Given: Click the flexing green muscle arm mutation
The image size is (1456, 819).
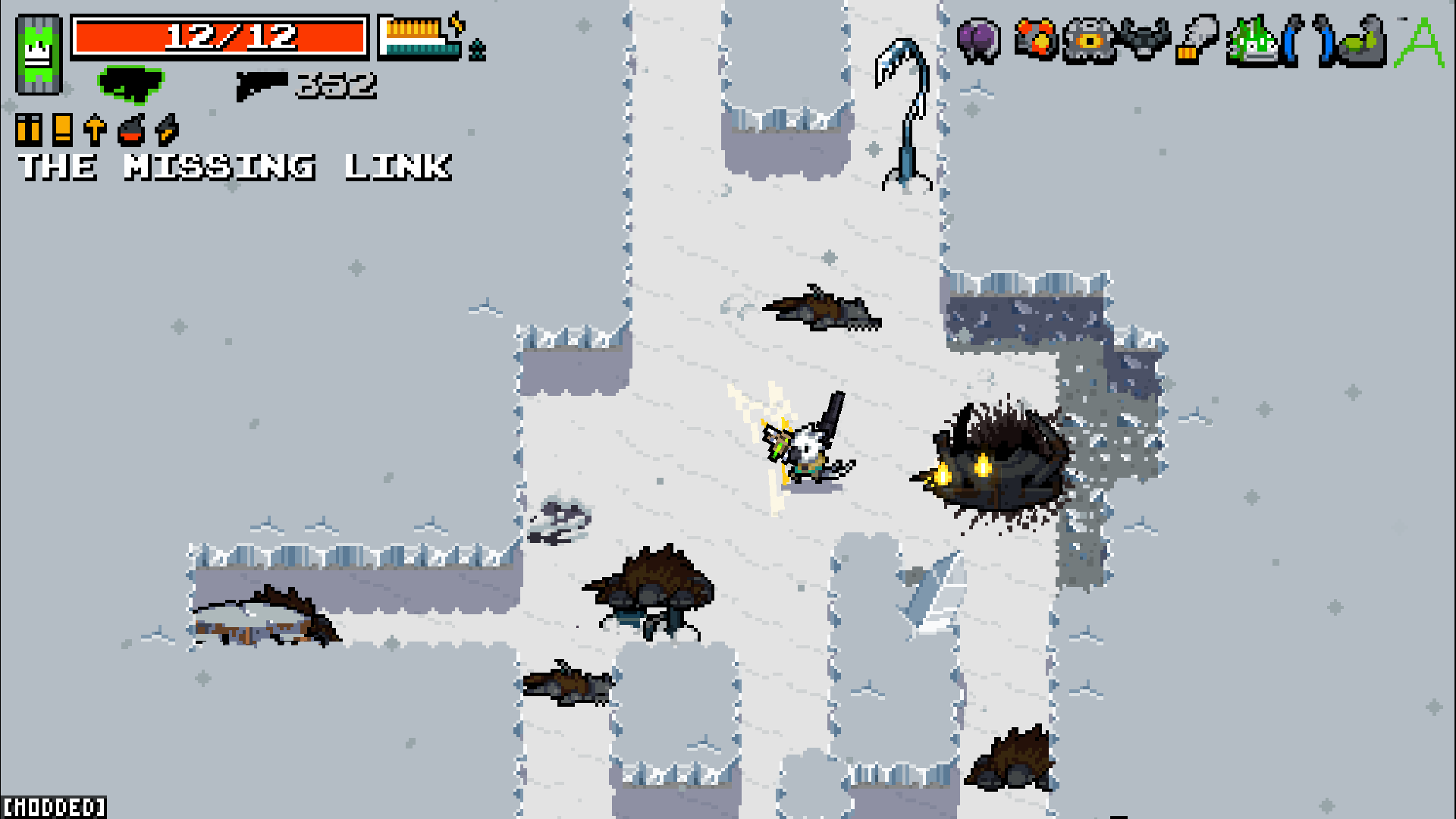Looking at the screenshot, I should click(1362, 42).
